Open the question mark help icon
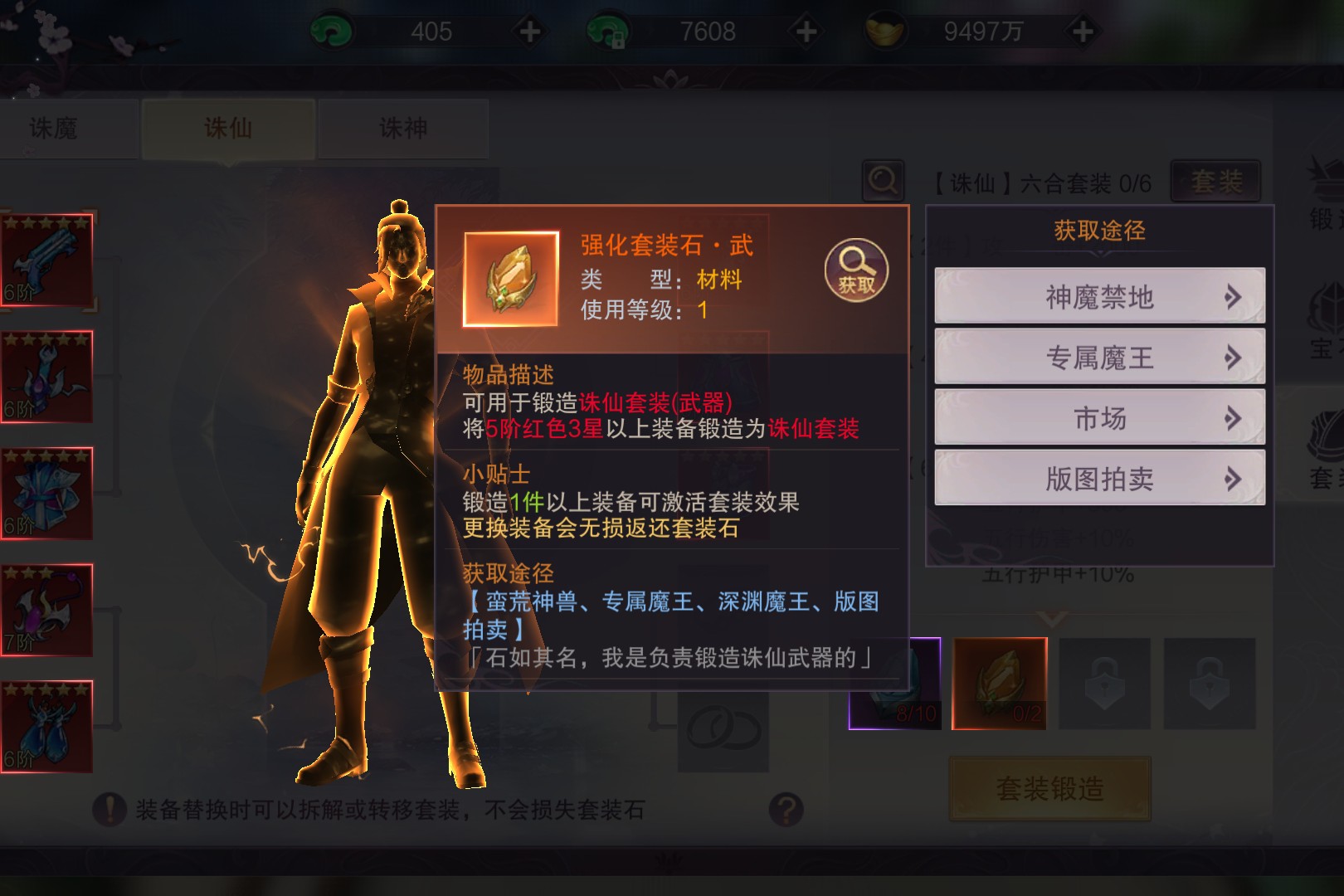The height and width of the screenshot is (896, 1344). [x=786, y=809]
